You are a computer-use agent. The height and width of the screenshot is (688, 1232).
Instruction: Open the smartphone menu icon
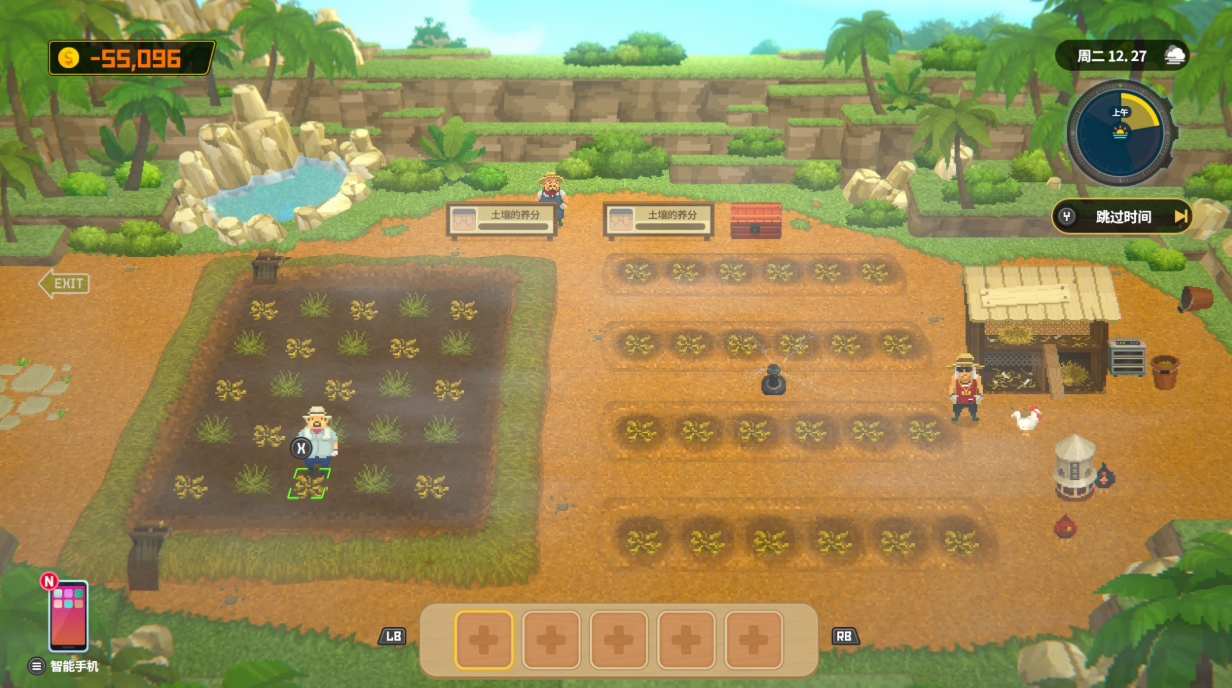coord(68,615)
